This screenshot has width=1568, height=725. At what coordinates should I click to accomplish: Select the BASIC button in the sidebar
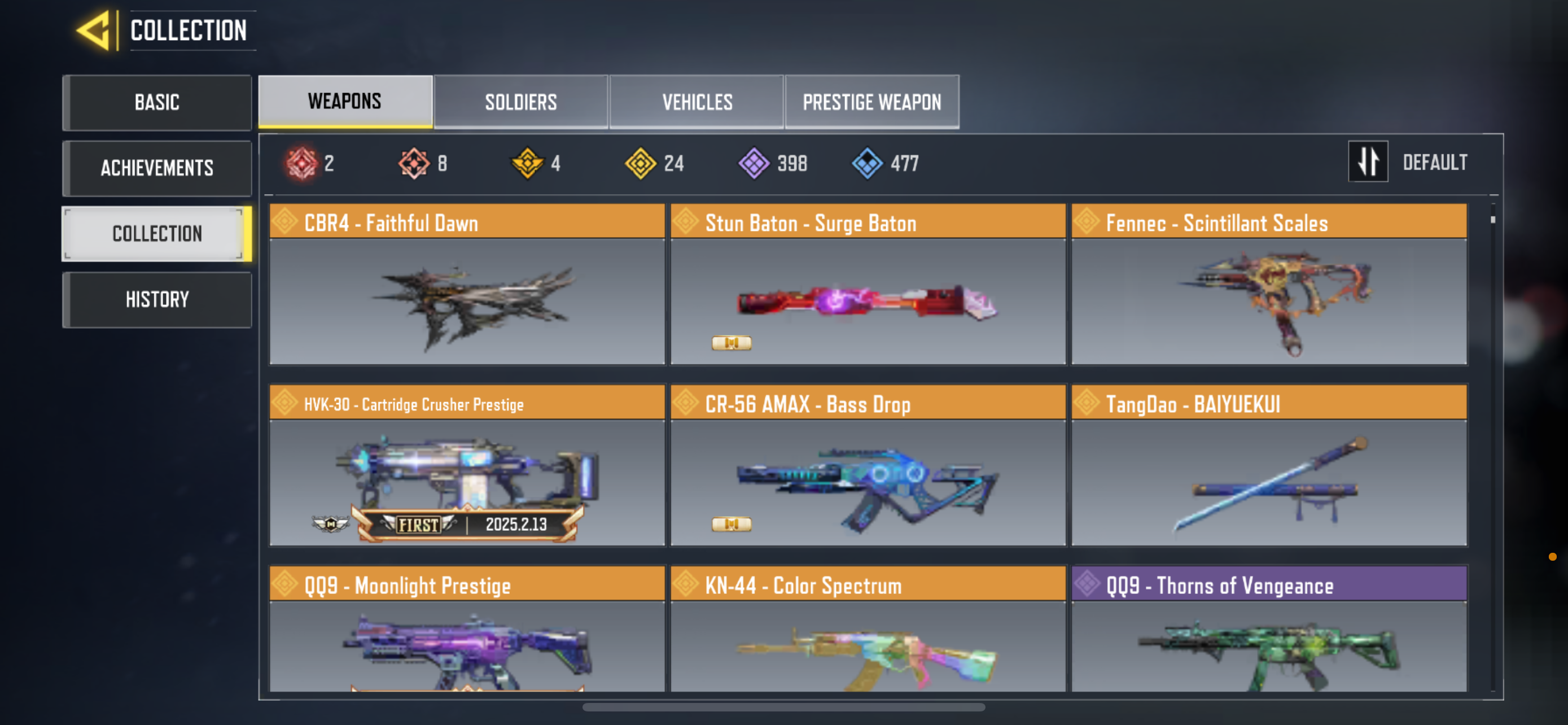156,102
